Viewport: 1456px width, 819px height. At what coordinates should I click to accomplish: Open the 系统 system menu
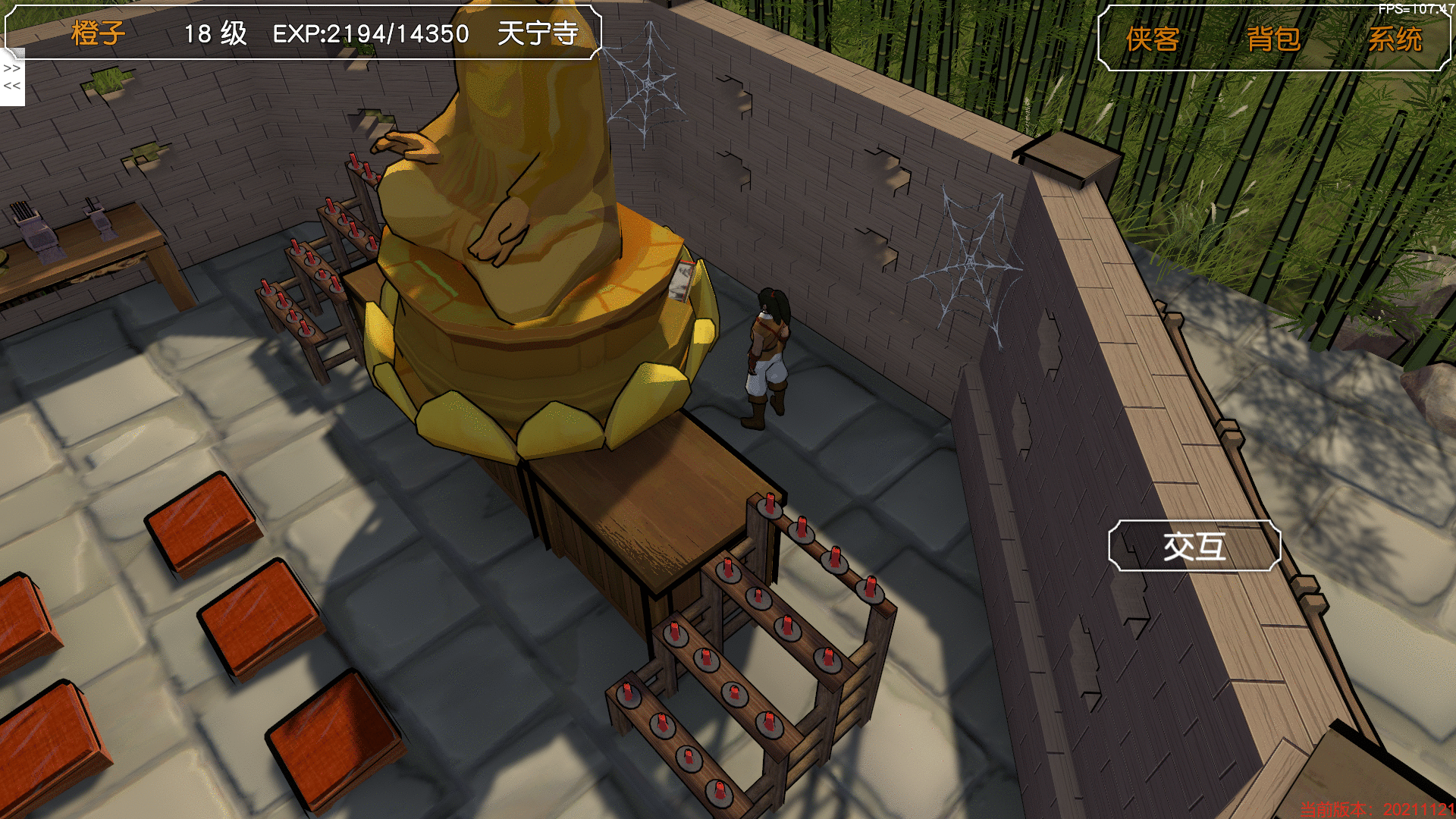pyautogui.click(x=1395, y=39)
